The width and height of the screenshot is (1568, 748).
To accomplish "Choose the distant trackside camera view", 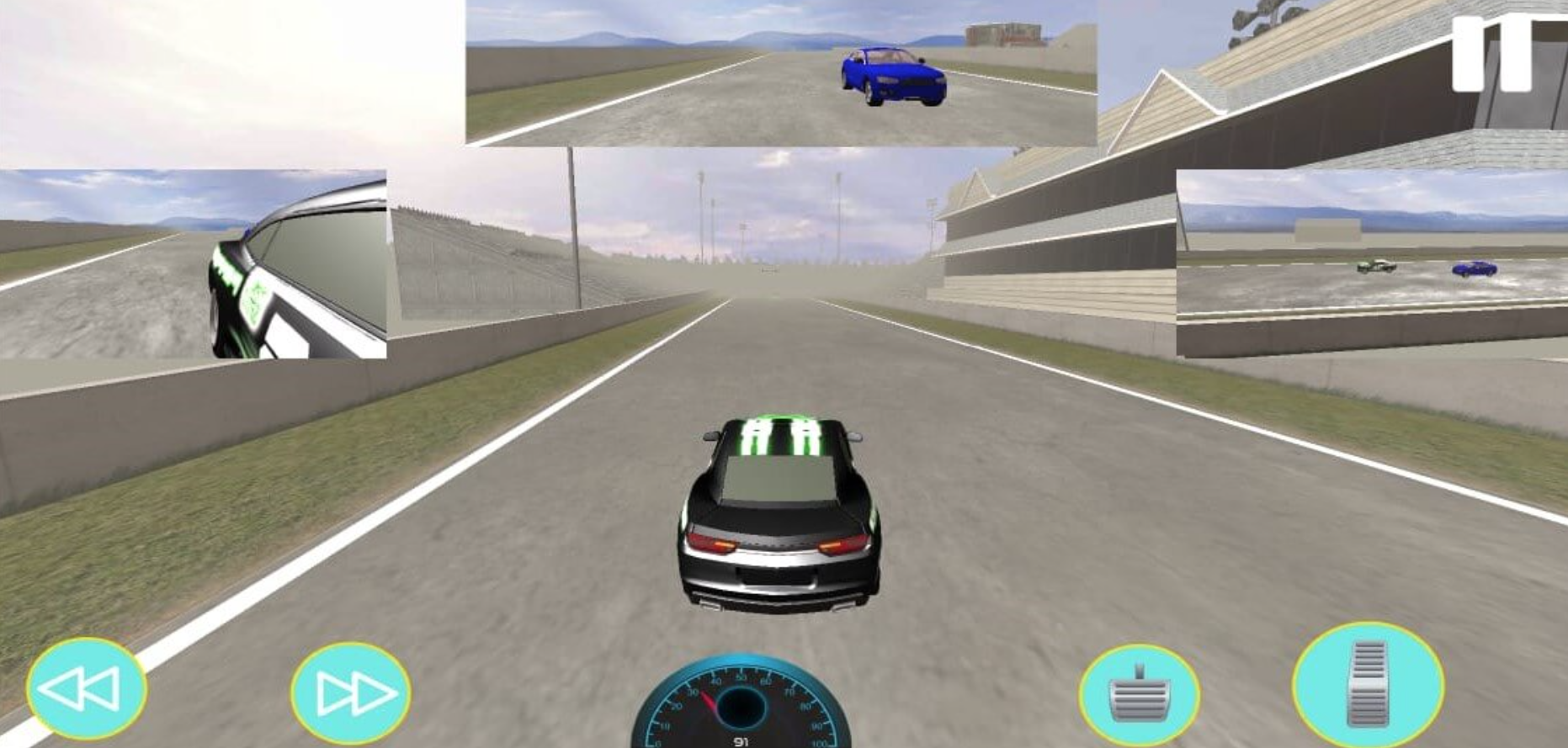I will point(1371,263).
